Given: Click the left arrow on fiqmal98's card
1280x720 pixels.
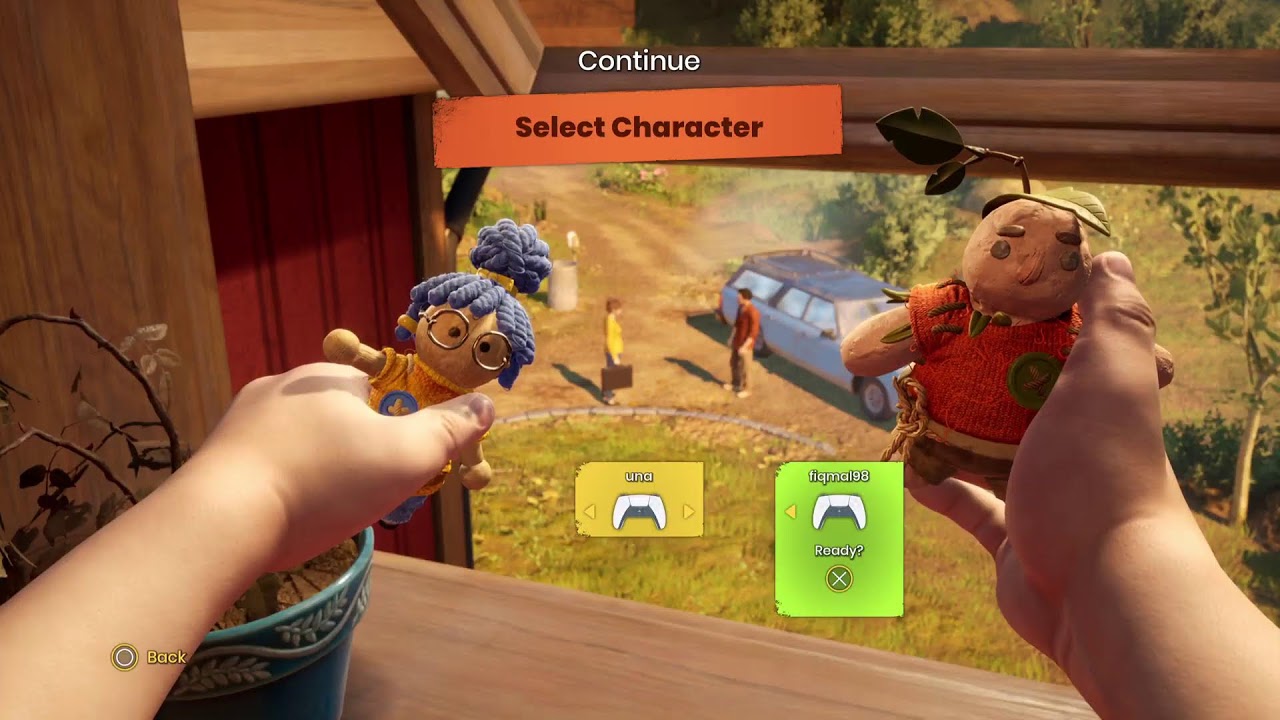Looking at the screenshot, I should [790, 512].
